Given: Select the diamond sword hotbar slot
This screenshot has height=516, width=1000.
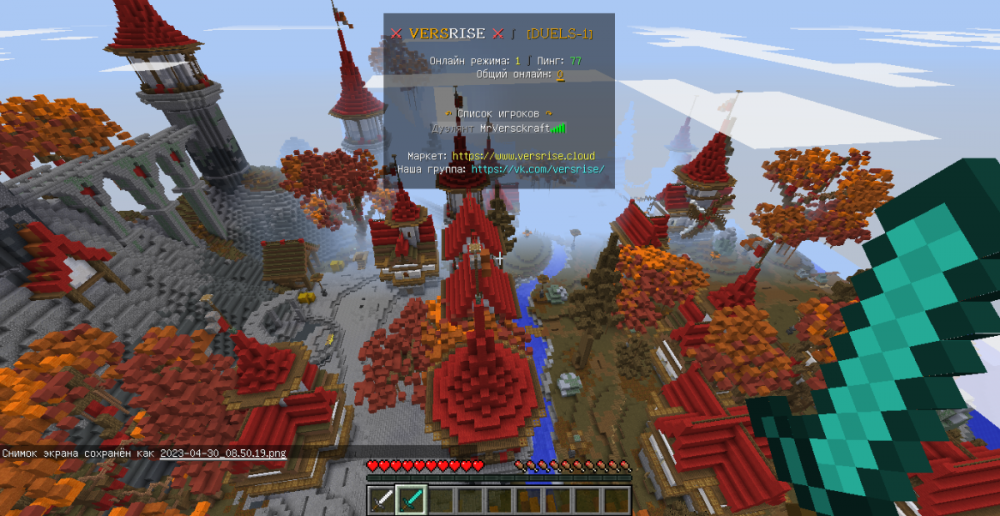Looking at the screenshot, I should pos(410,499).
